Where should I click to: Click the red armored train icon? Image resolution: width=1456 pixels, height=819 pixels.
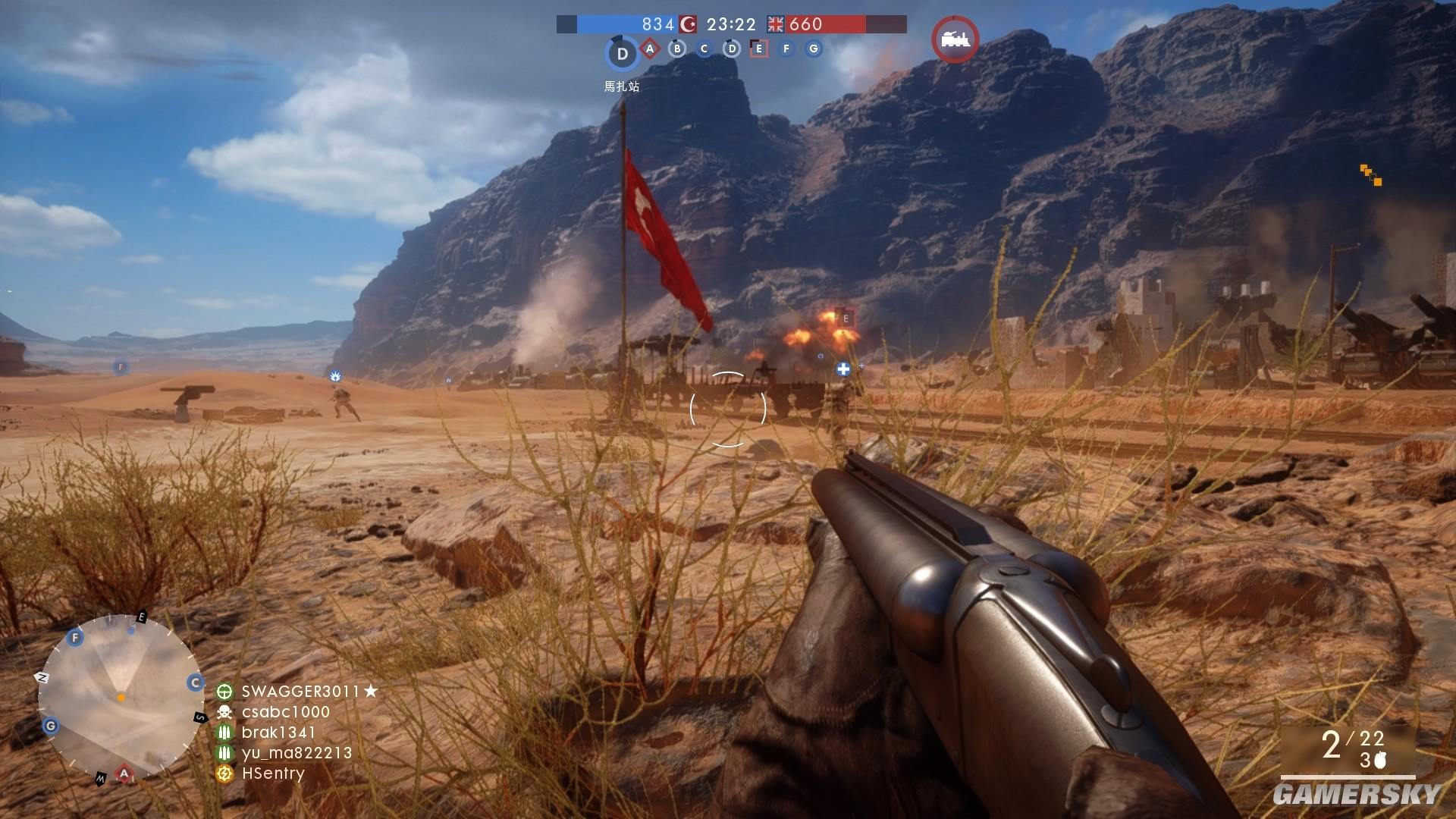[955, 39]
